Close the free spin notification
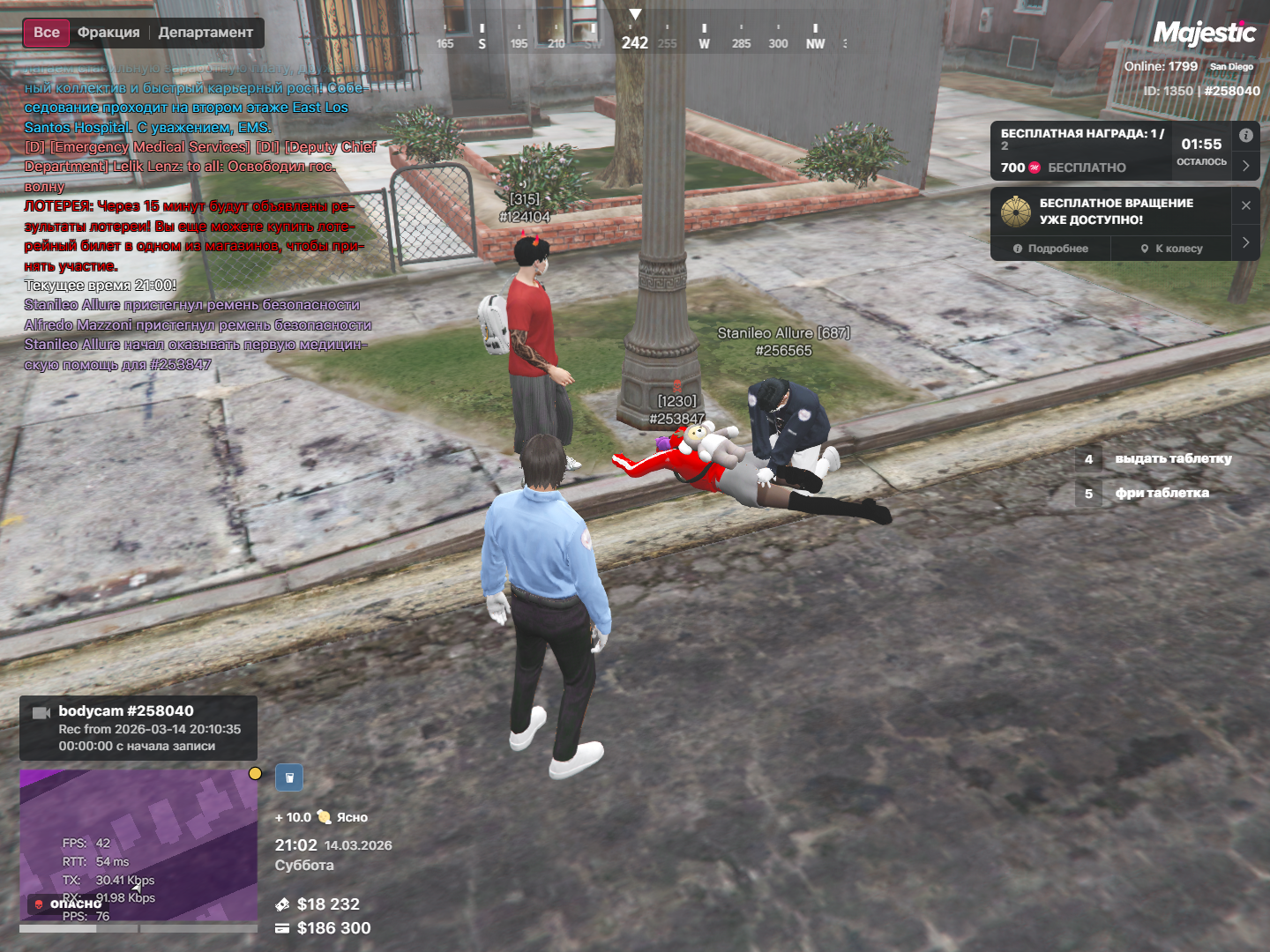This screenshot has height=952, width=1270. tap(1245, 205)
